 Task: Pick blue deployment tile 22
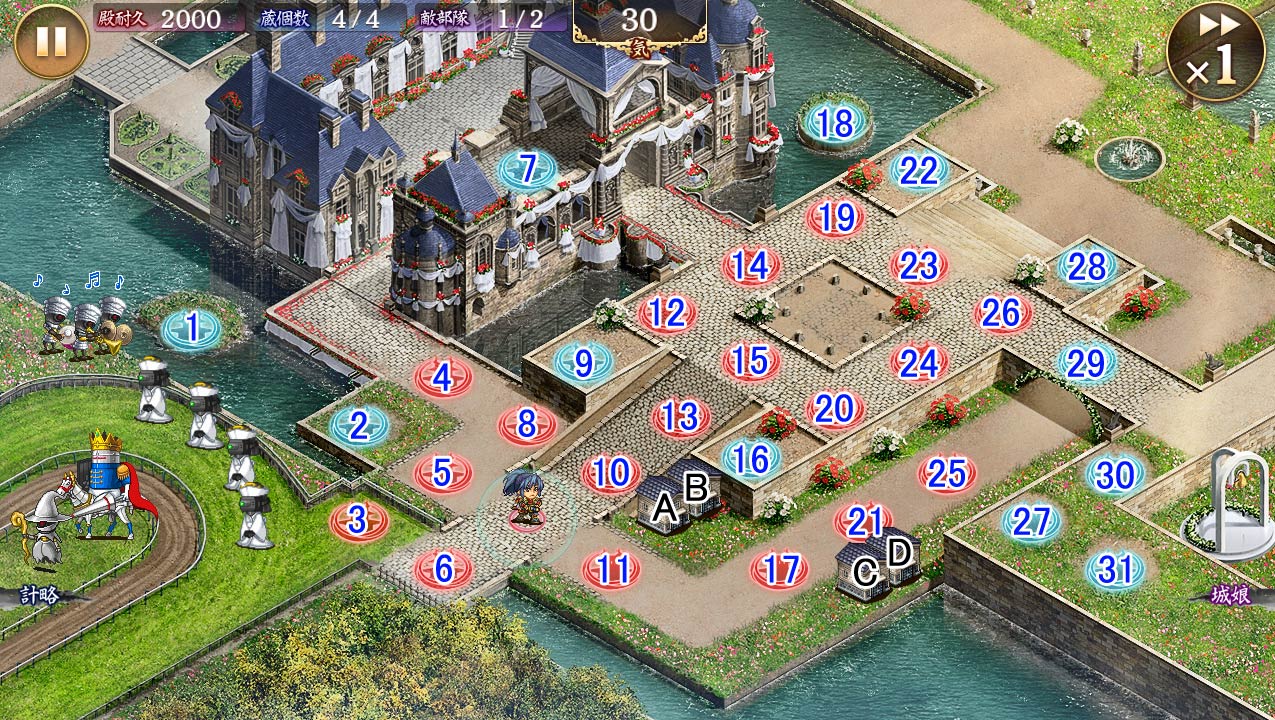[x=919, y=170]
